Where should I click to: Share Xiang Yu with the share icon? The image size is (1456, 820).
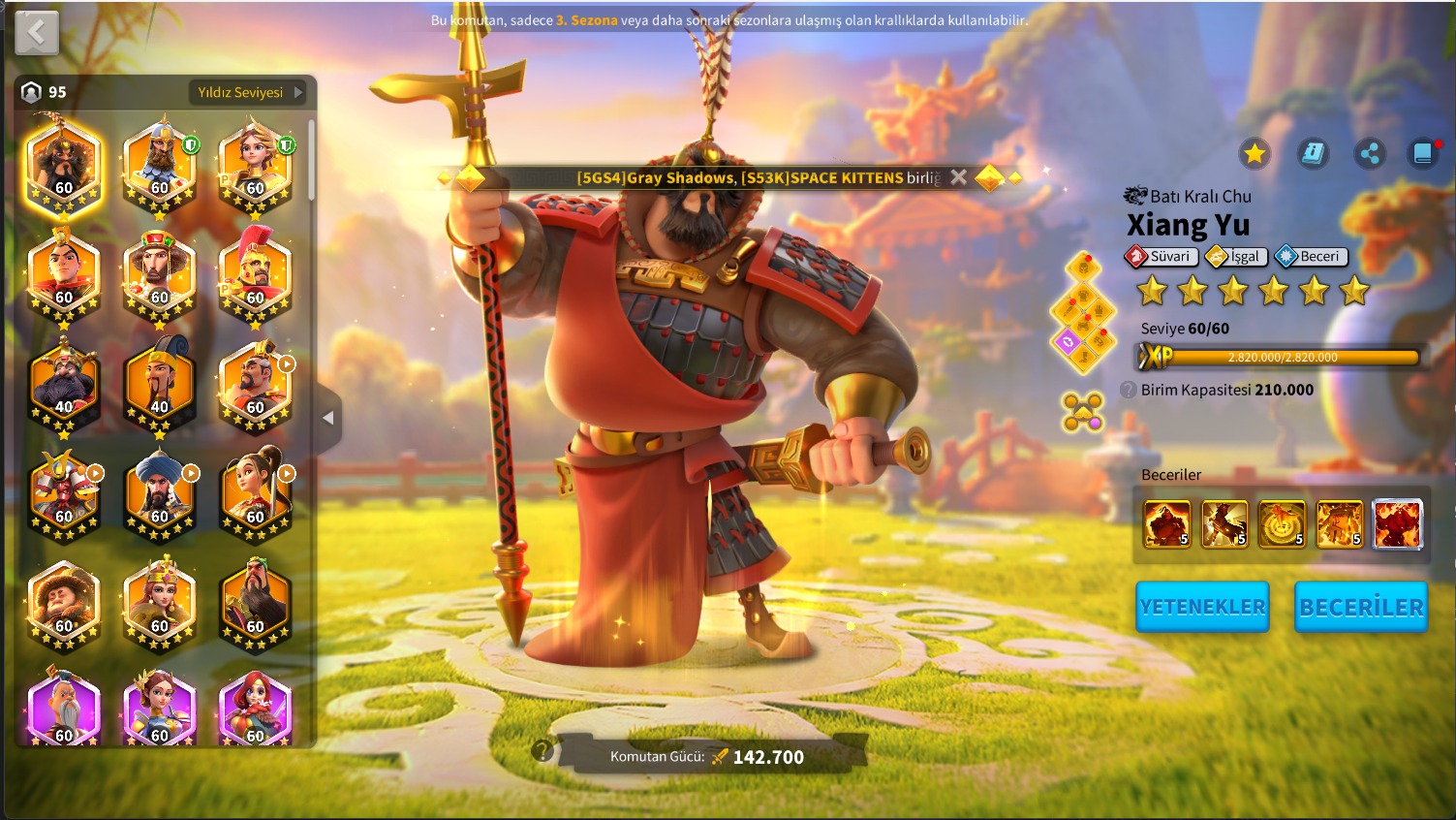[1370, 153]
